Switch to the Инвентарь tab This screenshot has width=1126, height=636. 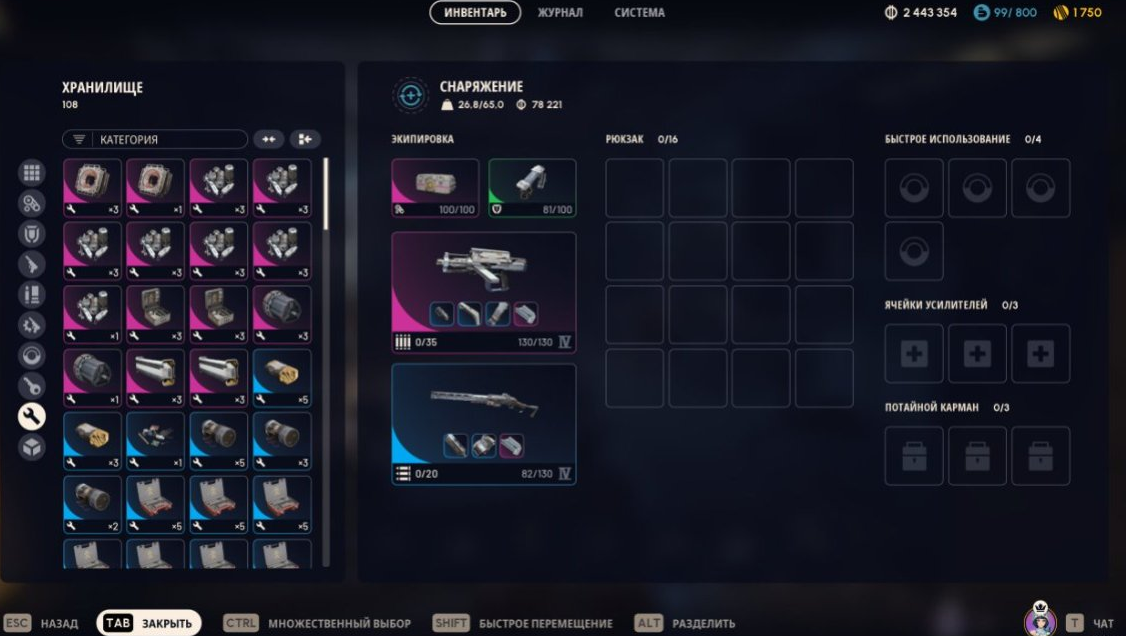pos(475,13)
